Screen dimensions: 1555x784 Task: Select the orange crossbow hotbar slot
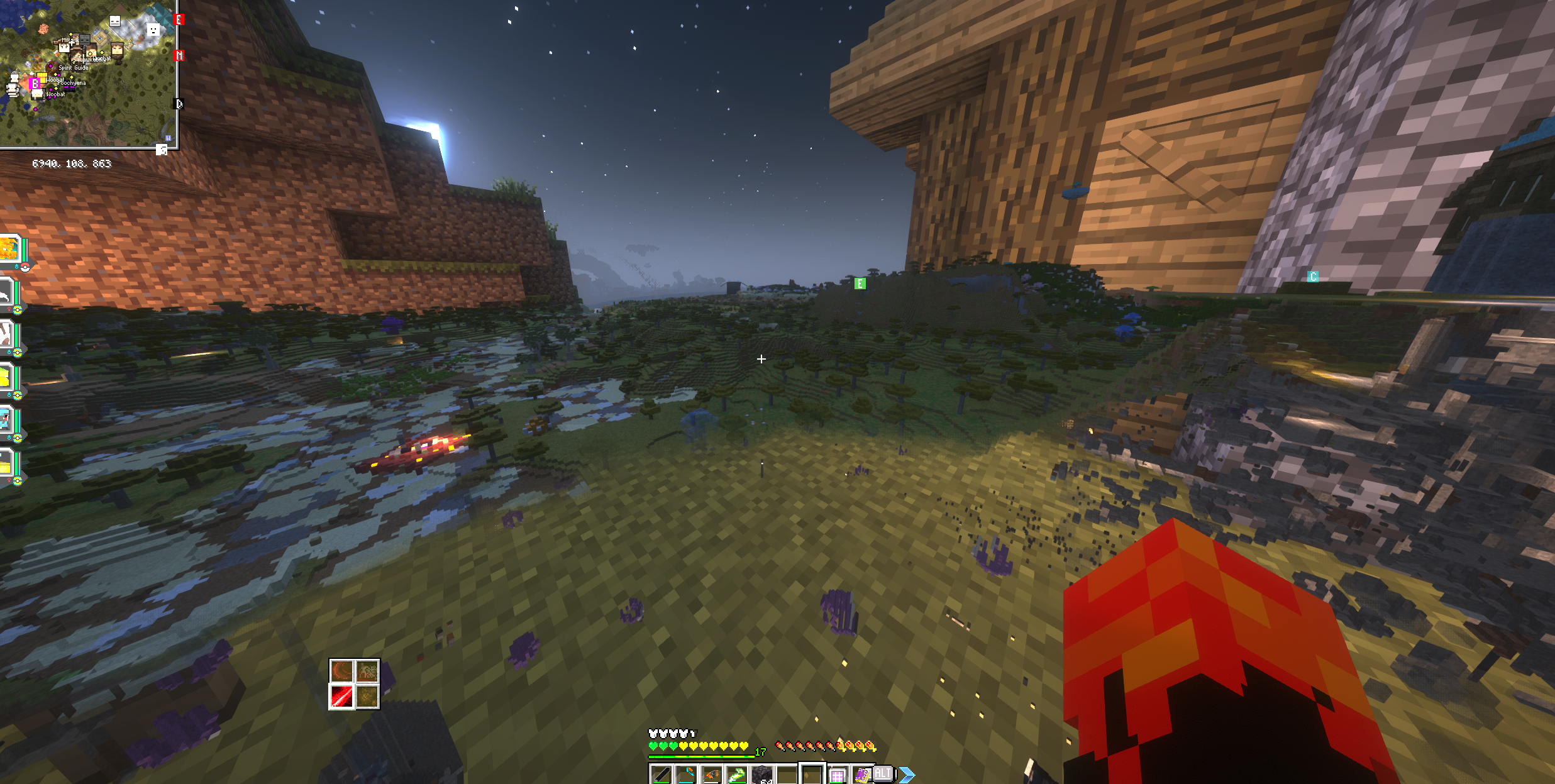click(711, 775)
